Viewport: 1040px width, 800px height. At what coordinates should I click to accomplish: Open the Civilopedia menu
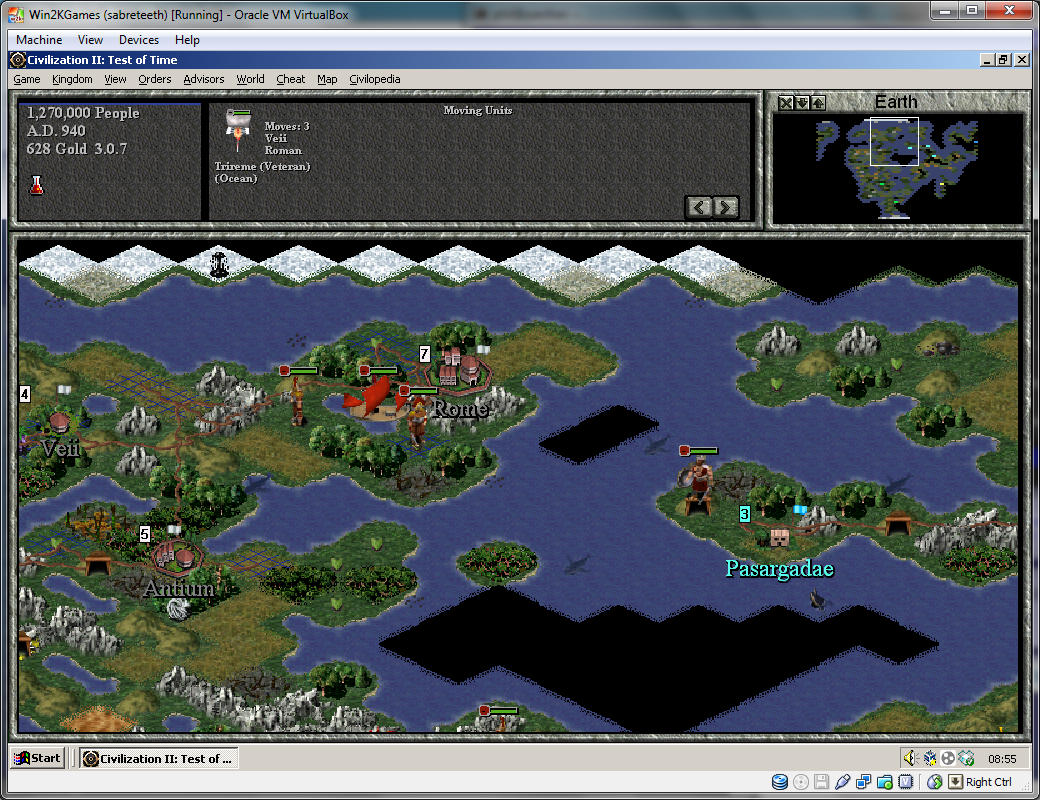pos(375,79)
